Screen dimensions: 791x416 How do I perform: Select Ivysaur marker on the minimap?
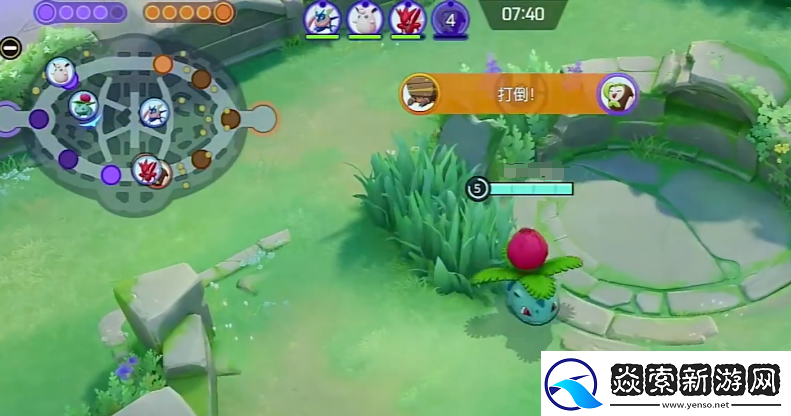(84, 103)
